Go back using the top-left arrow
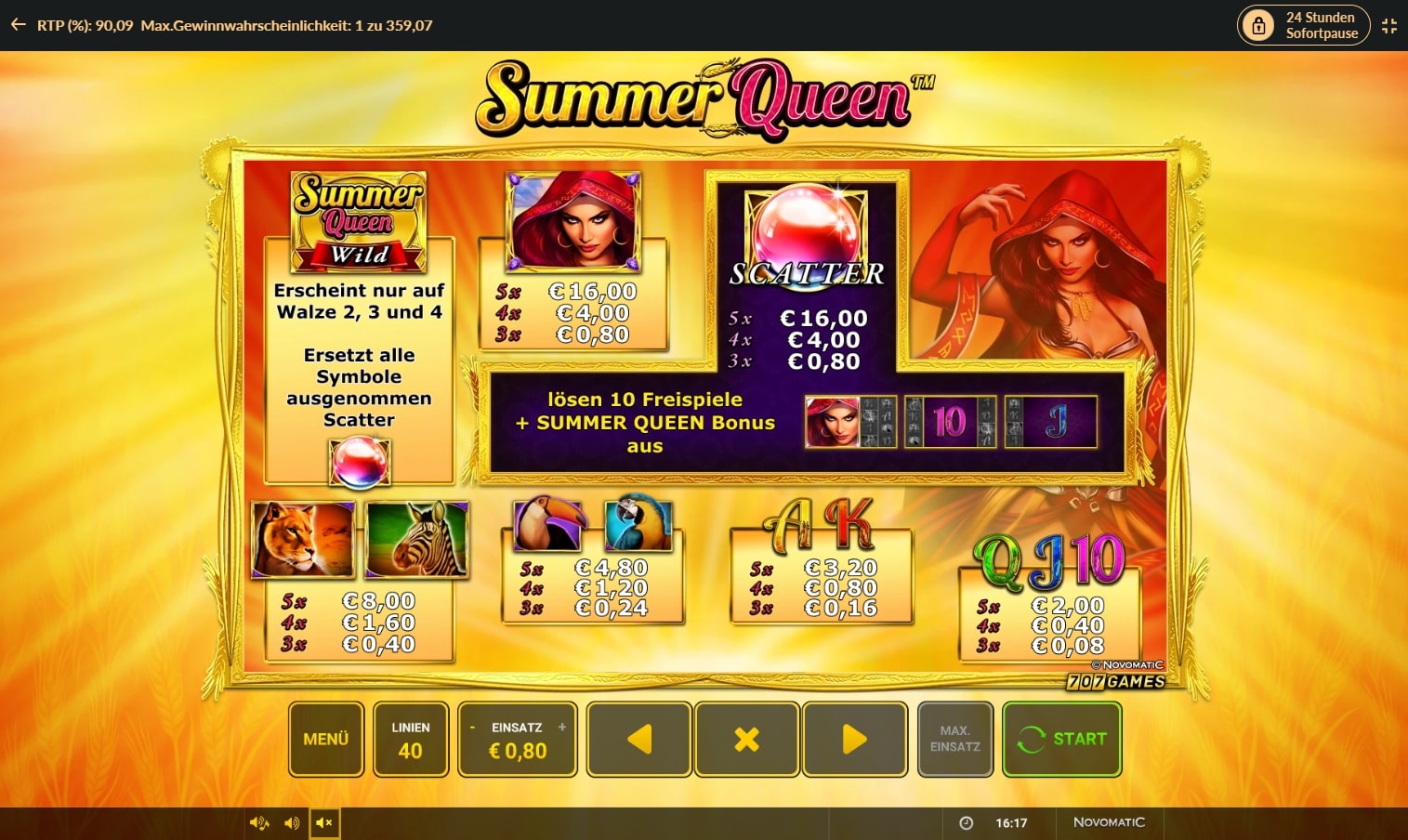Viewport: 1408px width, 840px height. tap(17, 25)
